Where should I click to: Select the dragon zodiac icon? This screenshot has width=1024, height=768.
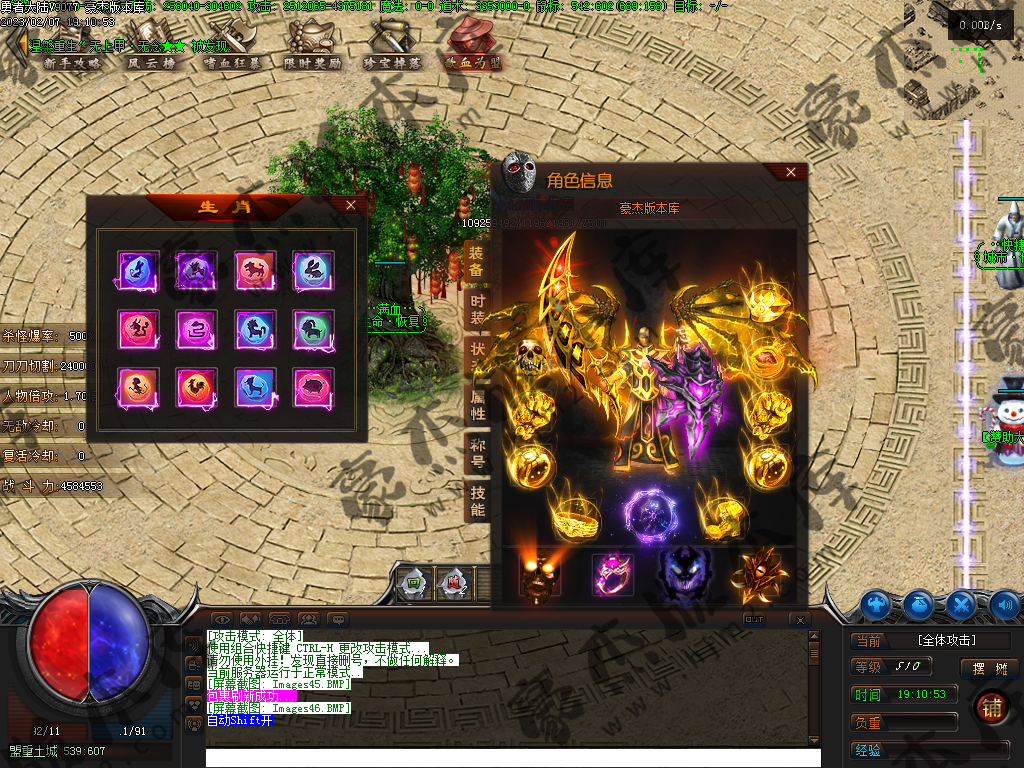point(137,328)
